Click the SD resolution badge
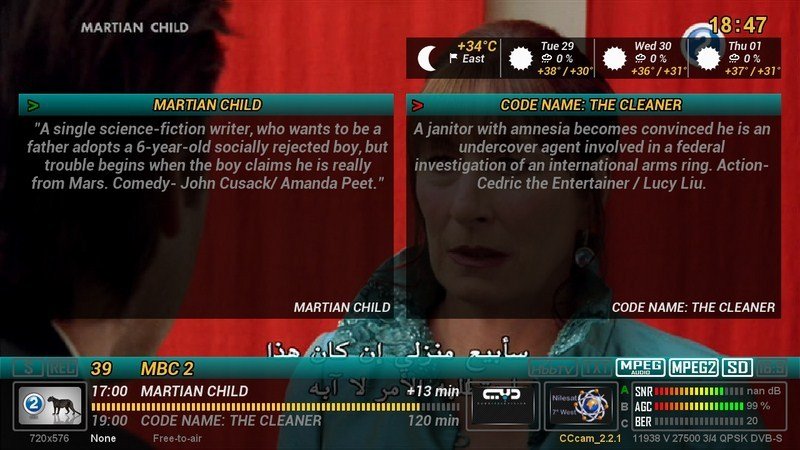800x450 pixels. (x=738, y=367)
